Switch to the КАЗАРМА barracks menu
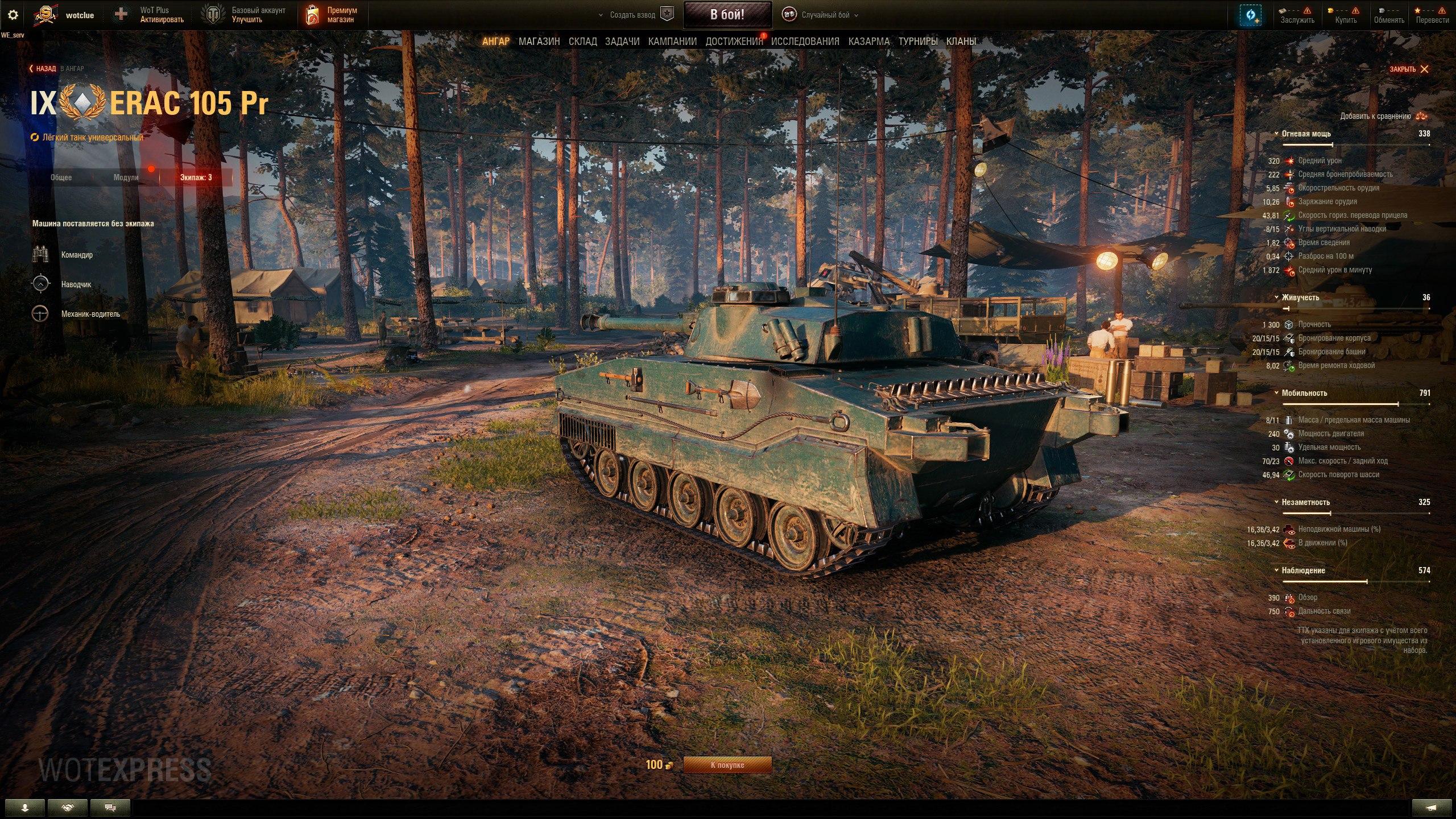 [868, 42]
